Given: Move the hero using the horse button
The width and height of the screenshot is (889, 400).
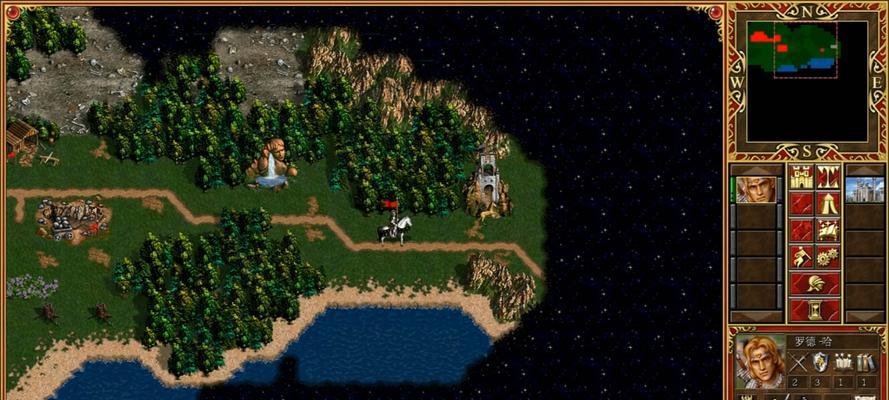Looking at the screenshot, I should tap(828, 230).
